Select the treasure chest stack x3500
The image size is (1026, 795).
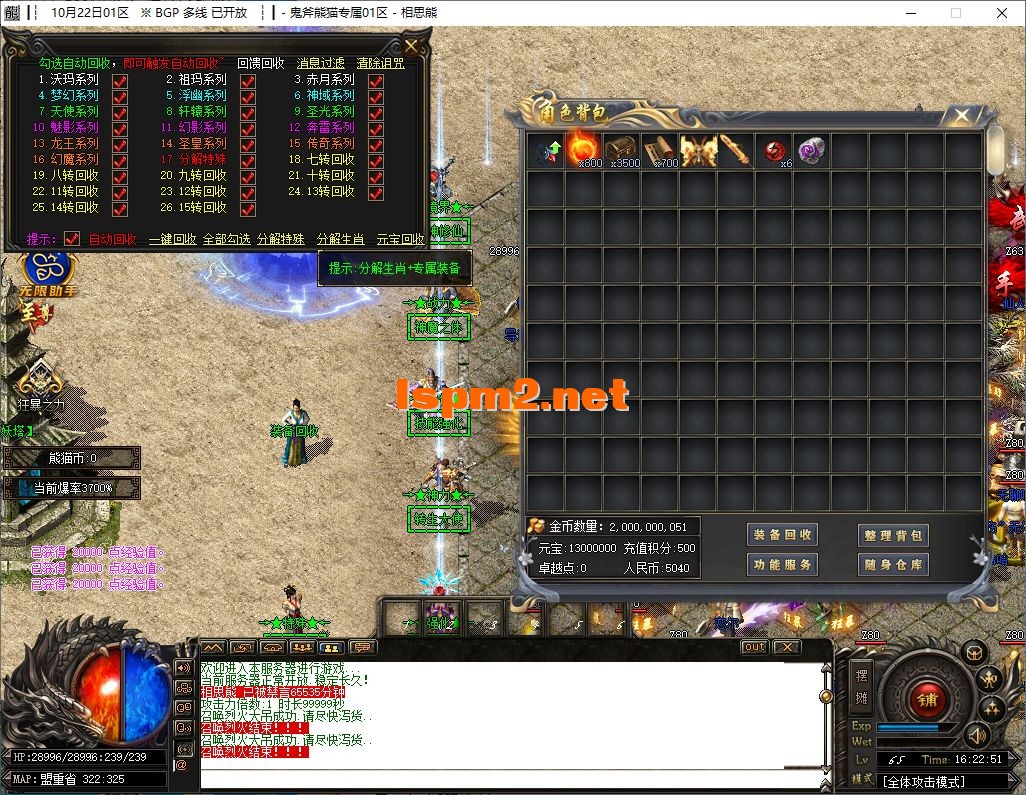pos(622,150)
